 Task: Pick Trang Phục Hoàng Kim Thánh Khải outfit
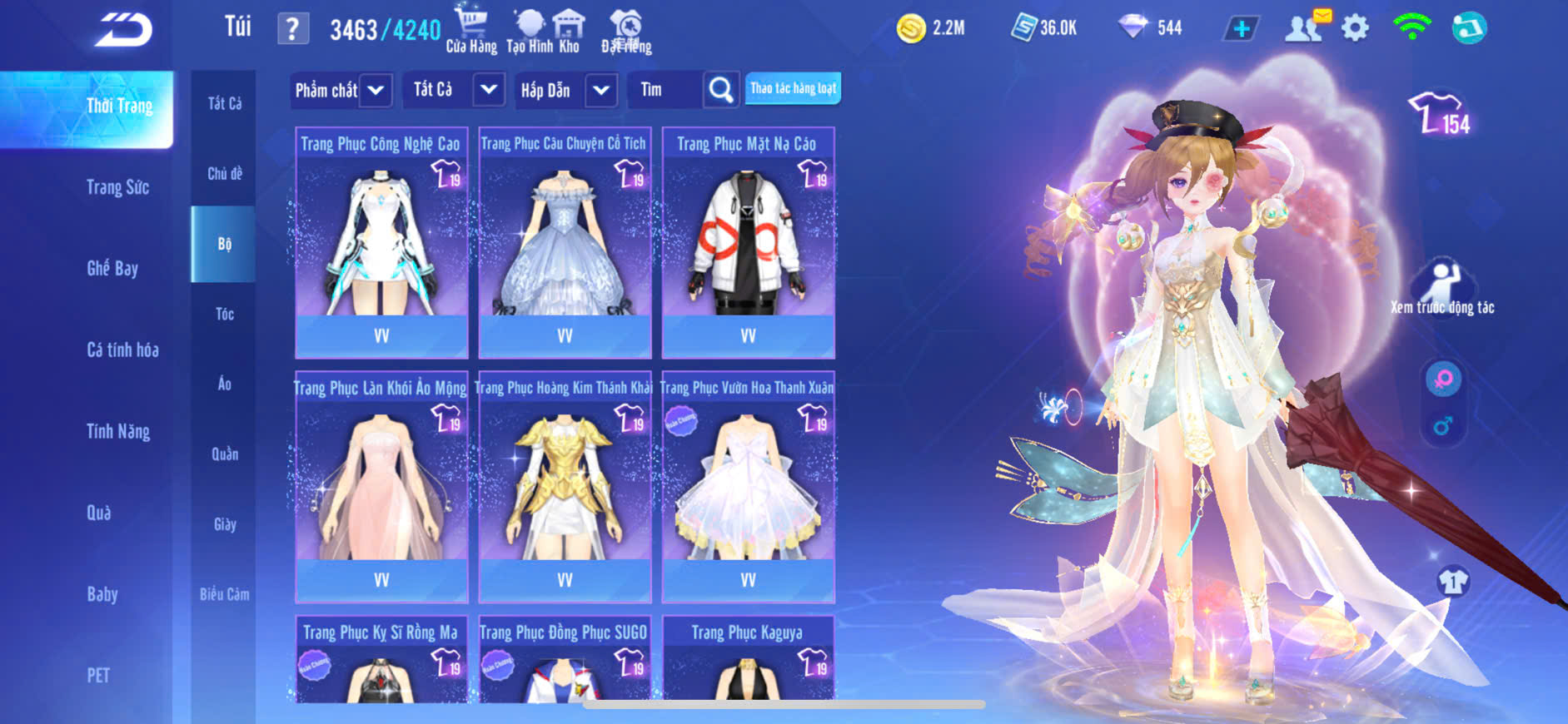(x=565, y=486)
